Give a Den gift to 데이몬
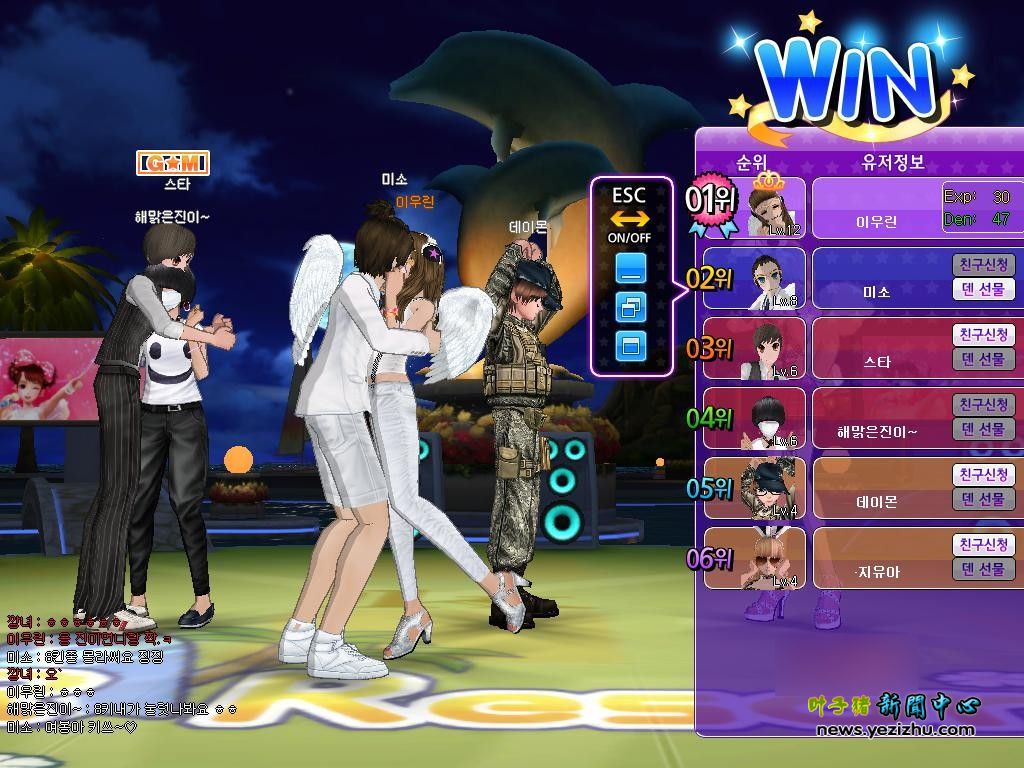This screenshot has width=1024, height=768. click(983, 499)
